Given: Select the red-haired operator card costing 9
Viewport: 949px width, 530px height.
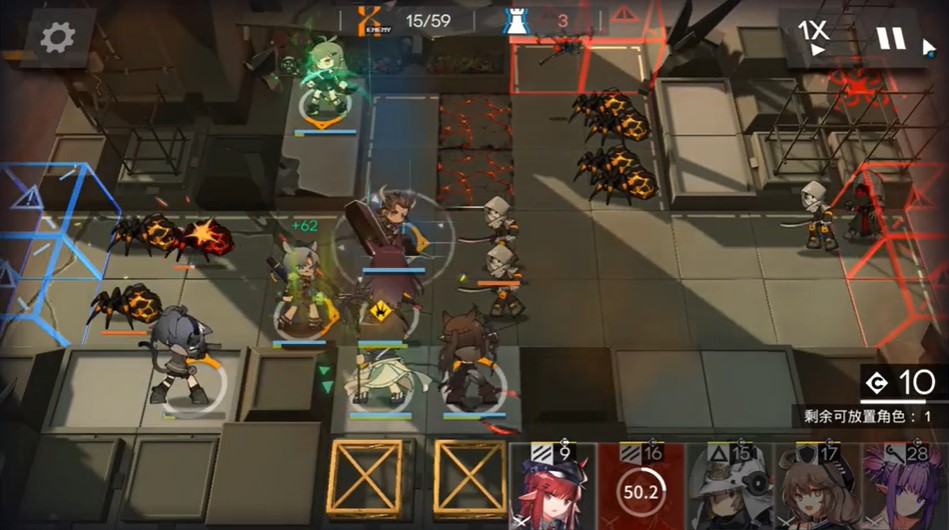Looking at the screenshot, I should (x=553, y=487).
